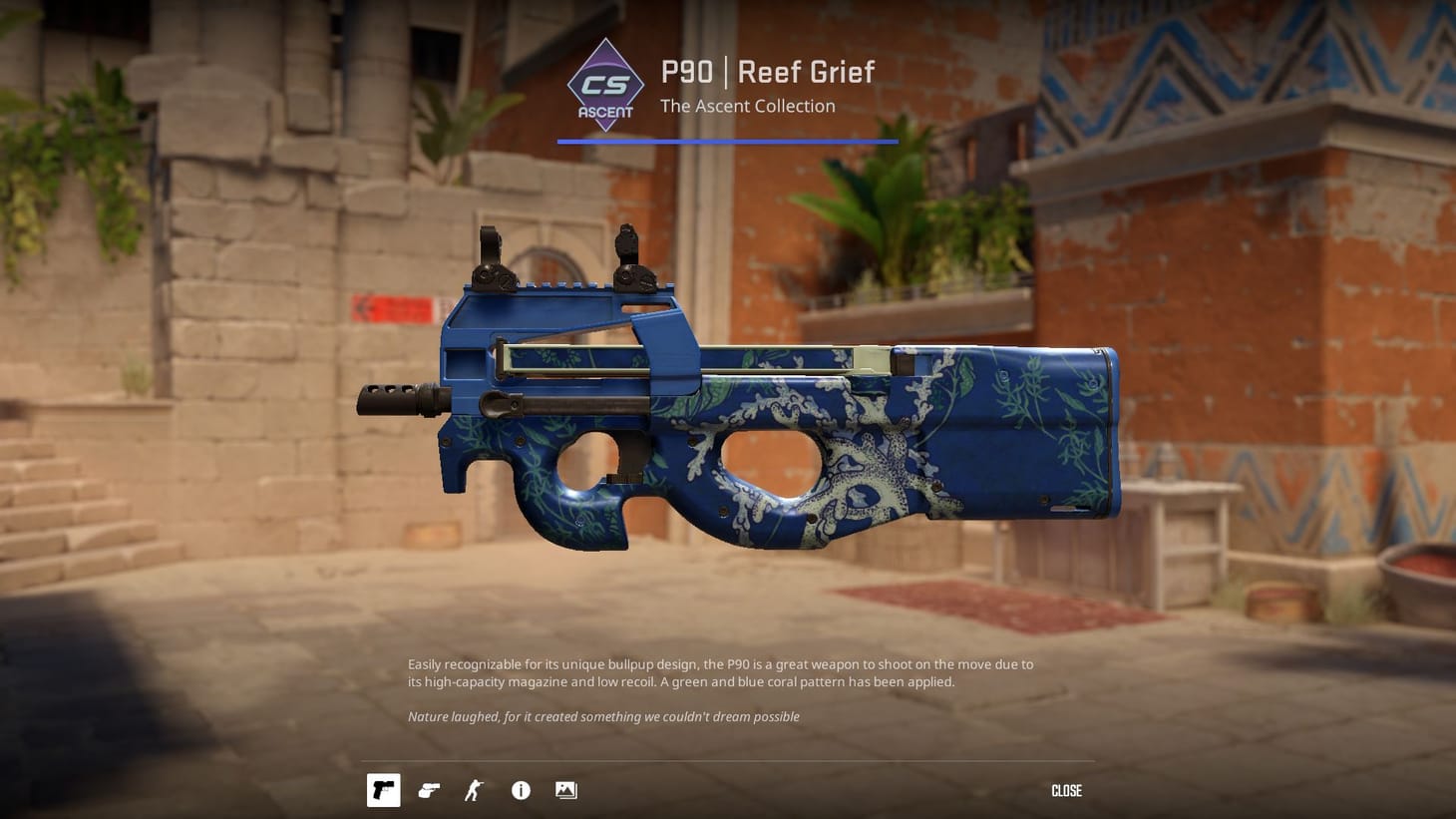Click the highlighted pistol icon in the toolbar
Image resolution: width=1456 pixels, height=819 pixels.
(383, 790)
